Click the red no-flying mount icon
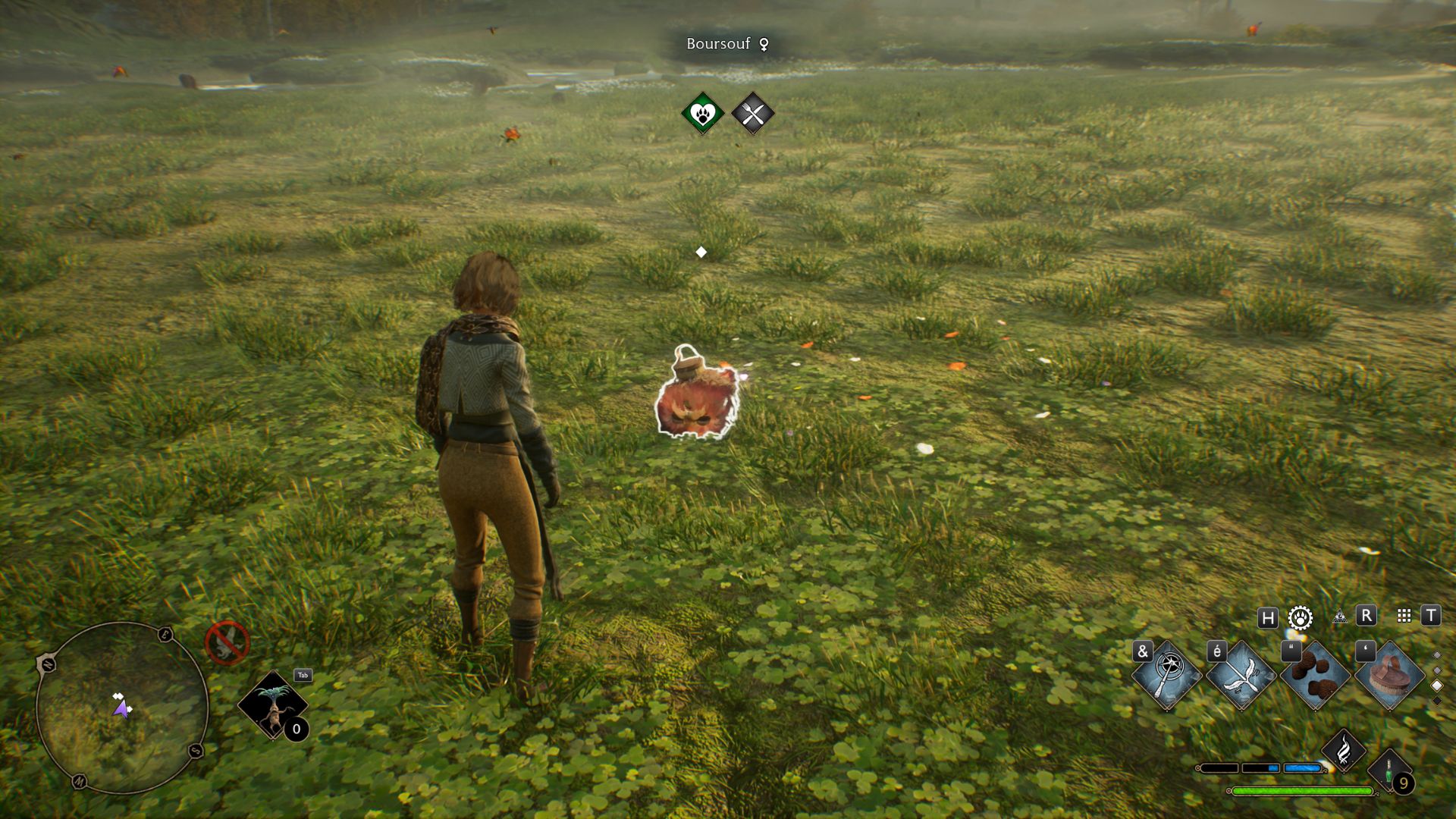The width and height of the screenshot is (1456, 819). point(227,643)
